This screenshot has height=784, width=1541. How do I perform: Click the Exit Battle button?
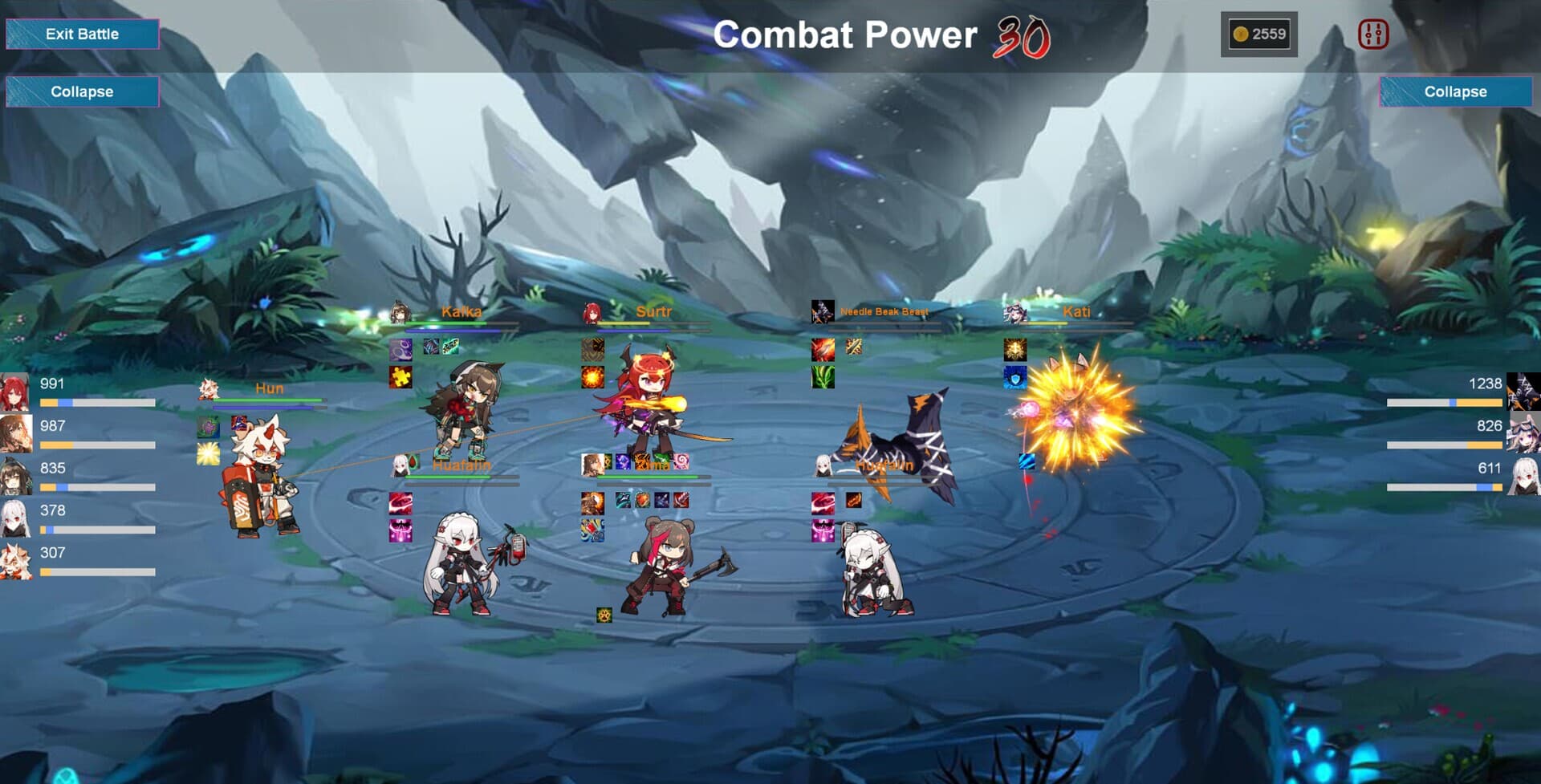pos(83,34)
